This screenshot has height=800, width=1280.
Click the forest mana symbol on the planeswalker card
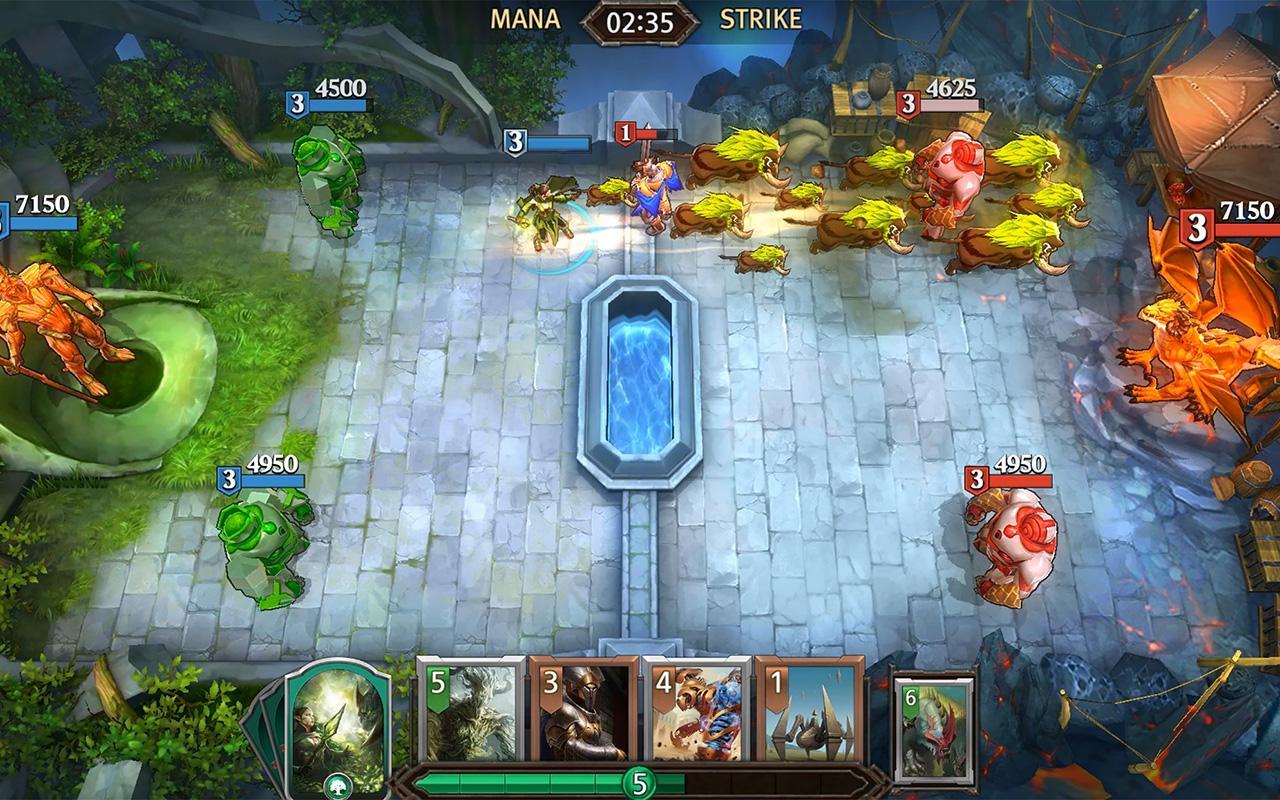point(339,786)
